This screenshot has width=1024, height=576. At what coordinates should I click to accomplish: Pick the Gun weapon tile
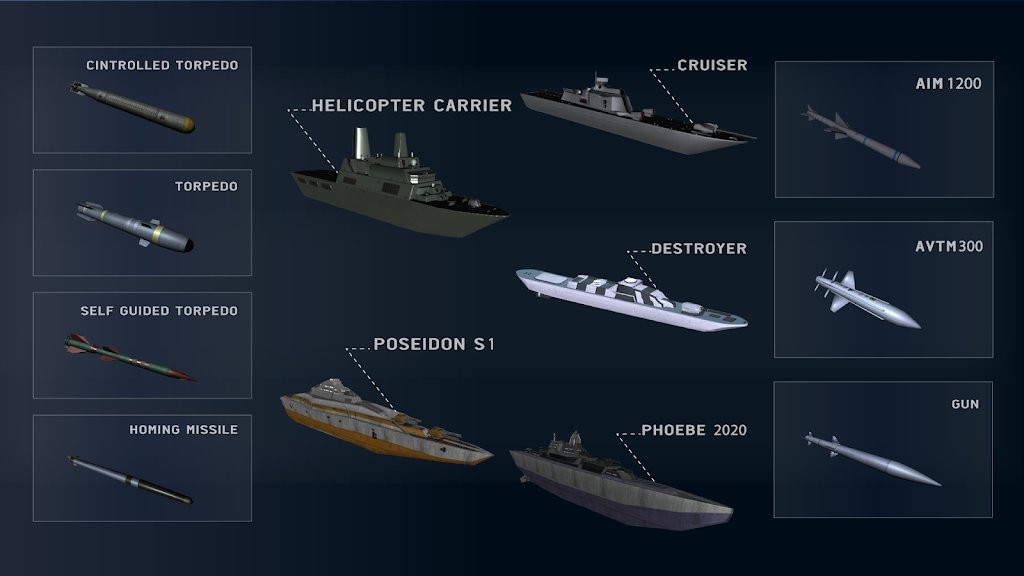click(884, 449)
